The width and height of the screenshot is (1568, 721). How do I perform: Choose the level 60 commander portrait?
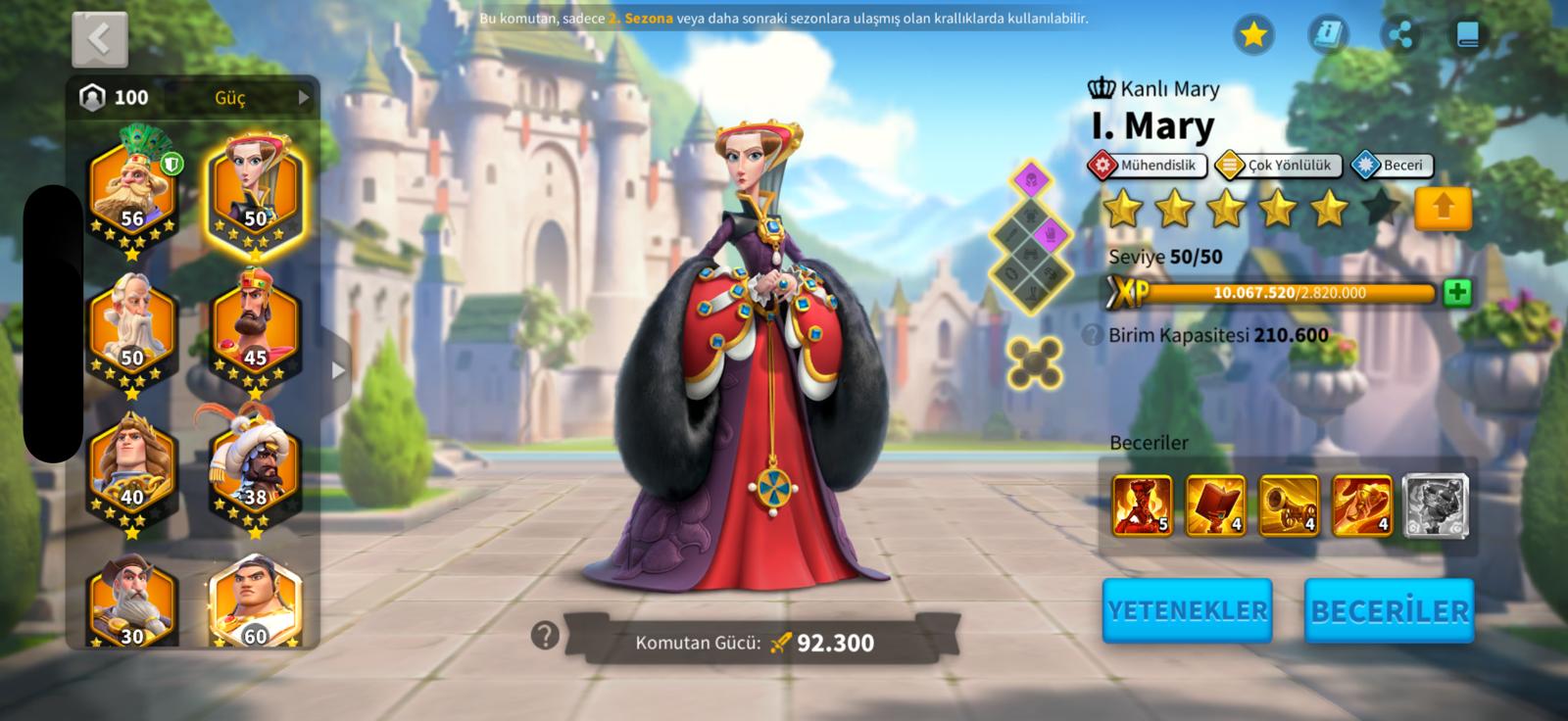[255, 602]
